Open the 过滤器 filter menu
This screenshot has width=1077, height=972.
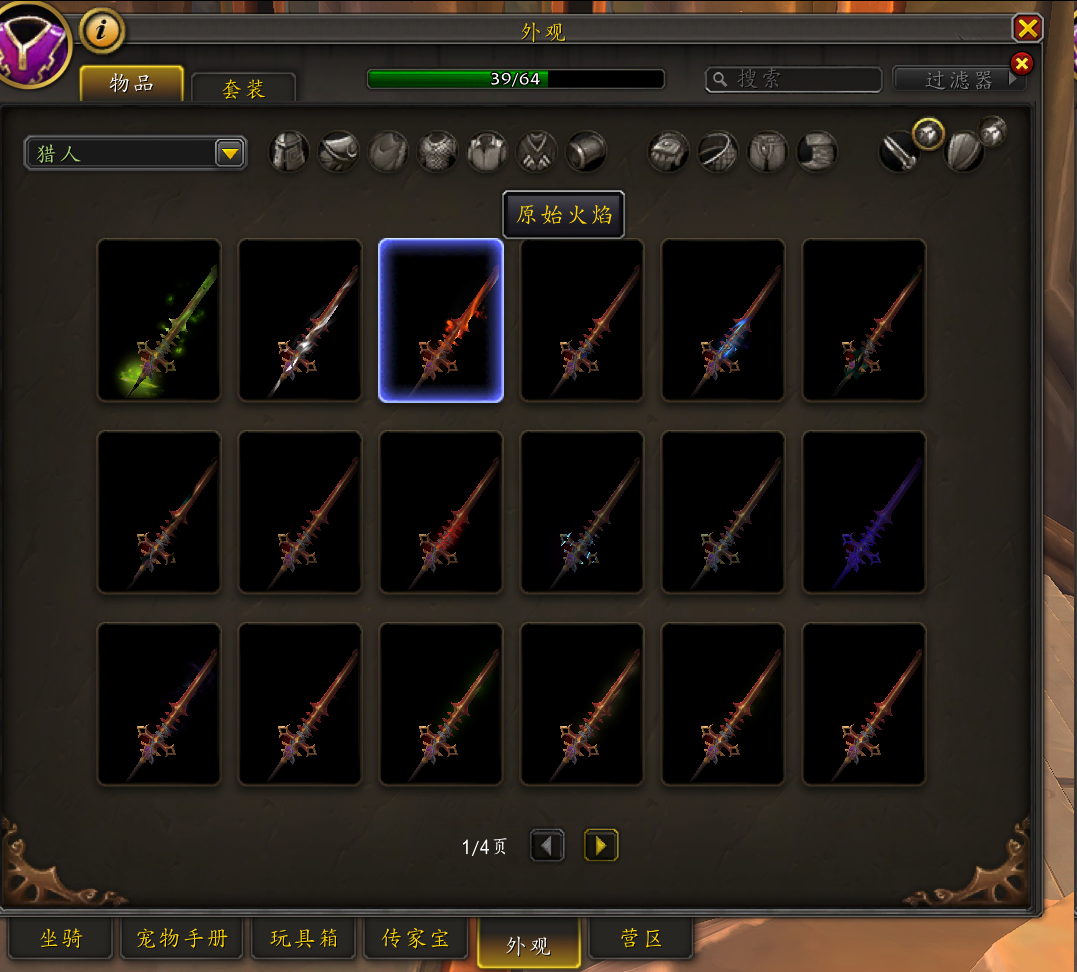coord(958,80)
